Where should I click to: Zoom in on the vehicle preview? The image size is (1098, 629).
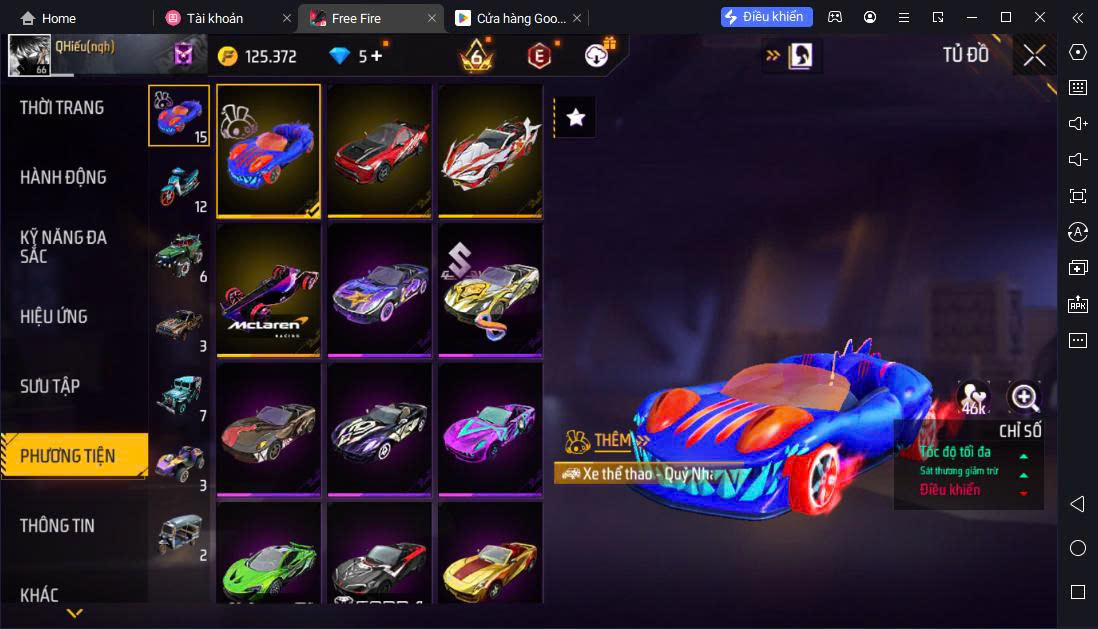1024,398
